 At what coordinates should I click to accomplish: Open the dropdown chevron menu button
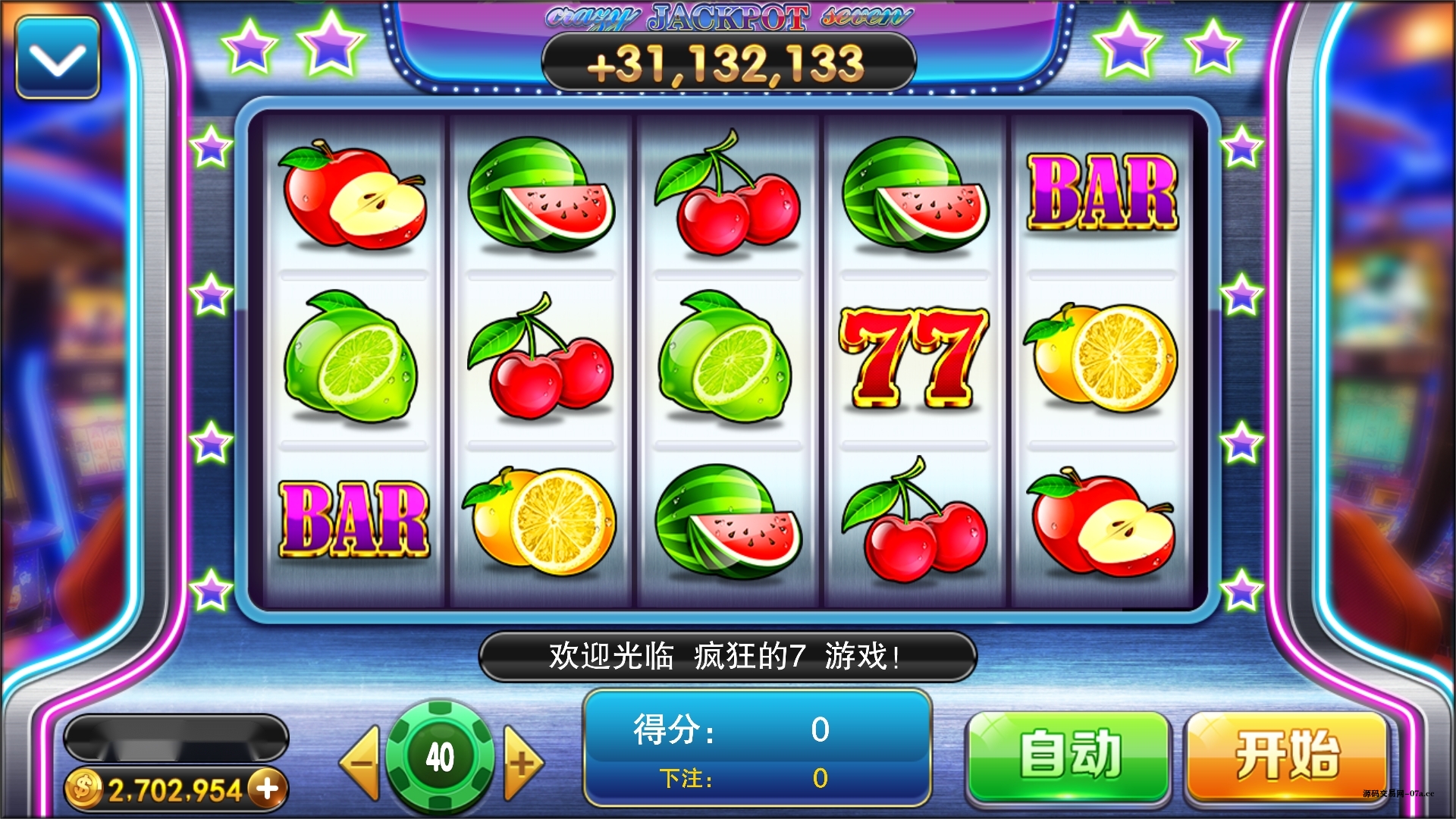pos(58,58)
